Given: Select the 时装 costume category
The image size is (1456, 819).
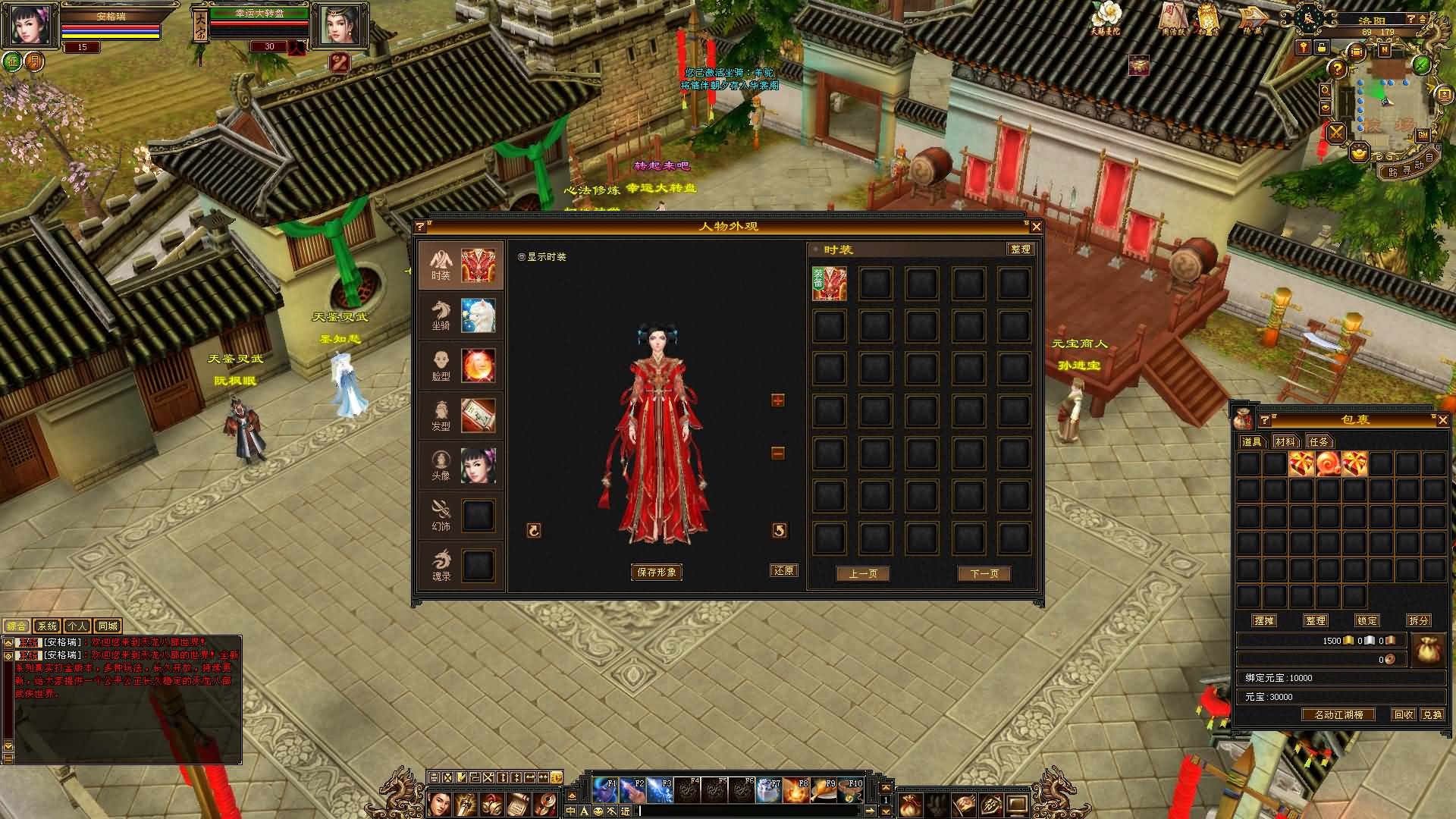Looking at the screenshot, I should pos(460,265).
